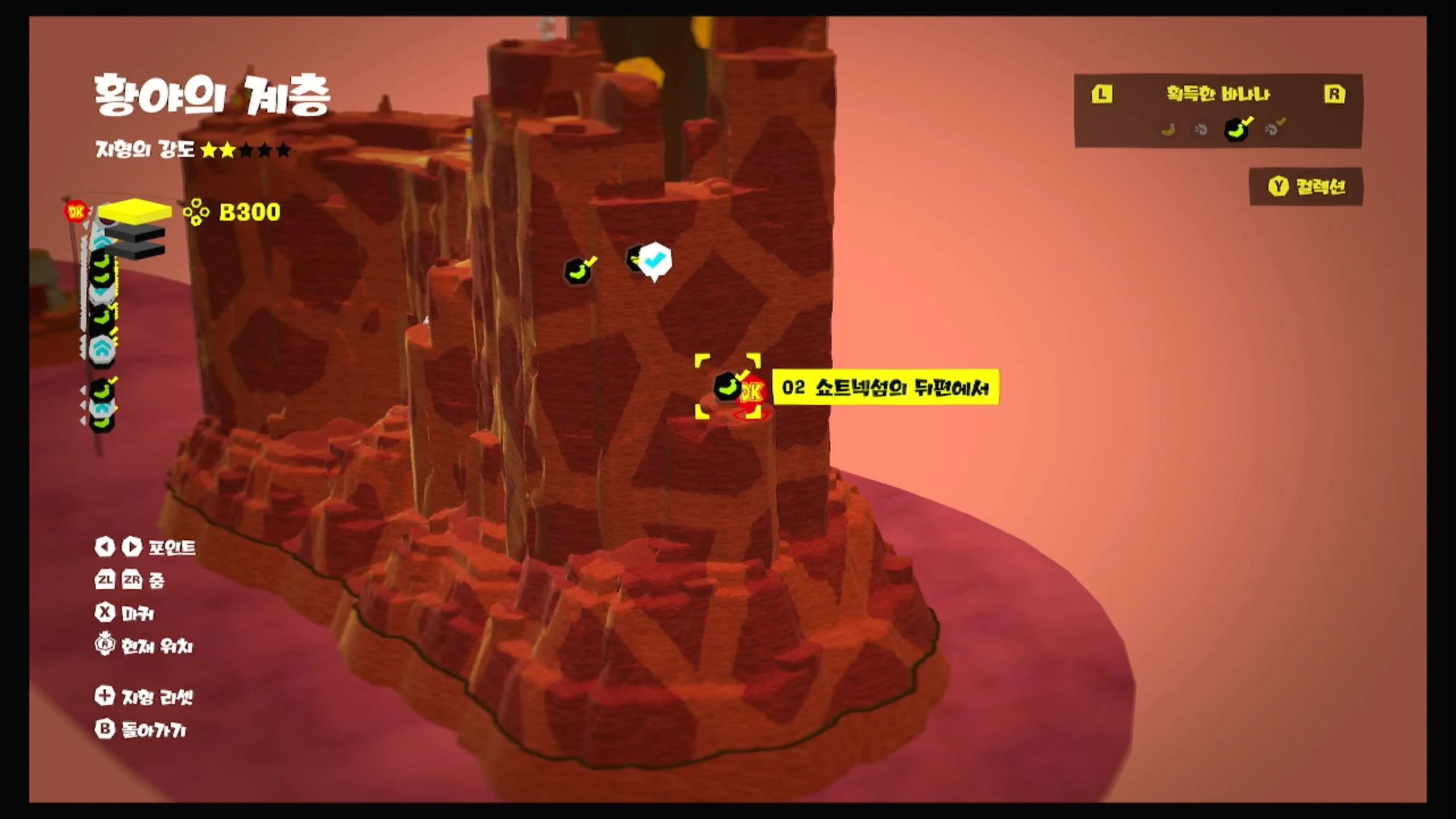Click the banana marker inside the yellow brackets
1456x819 pixels.
[727, 387]
